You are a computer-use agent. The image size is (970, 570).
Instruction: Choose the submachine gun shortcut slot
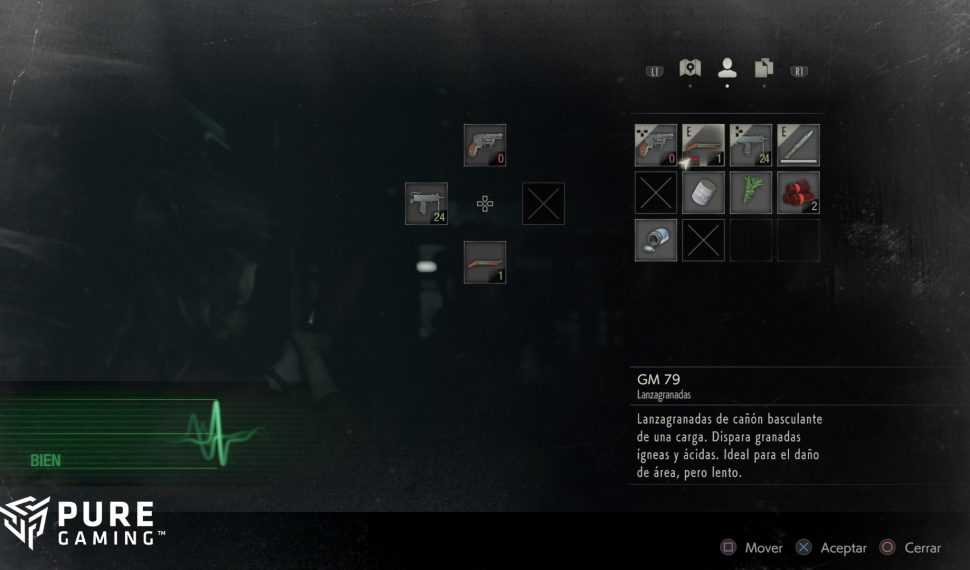(426, 203)
